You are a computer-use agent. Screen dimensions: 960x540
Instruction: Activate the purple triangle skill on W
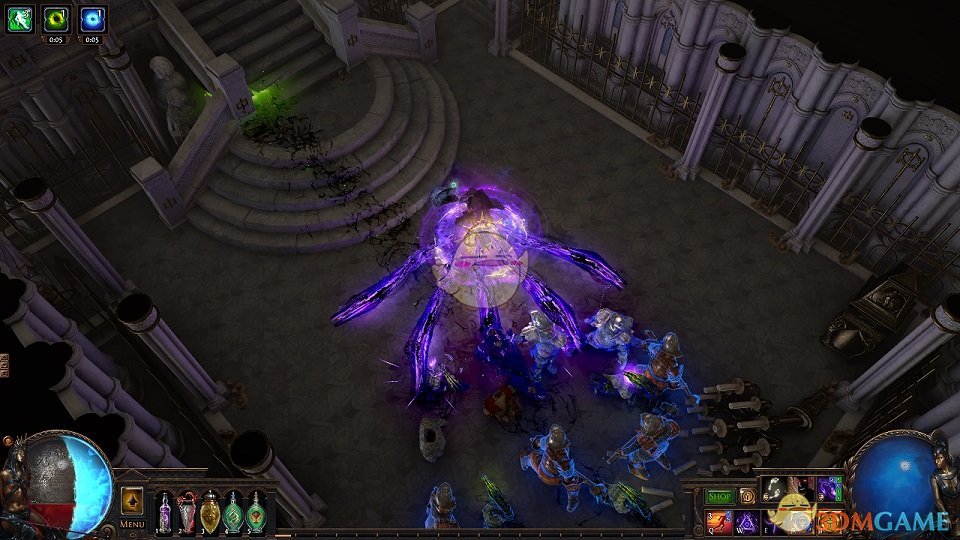tap(746, 521)
